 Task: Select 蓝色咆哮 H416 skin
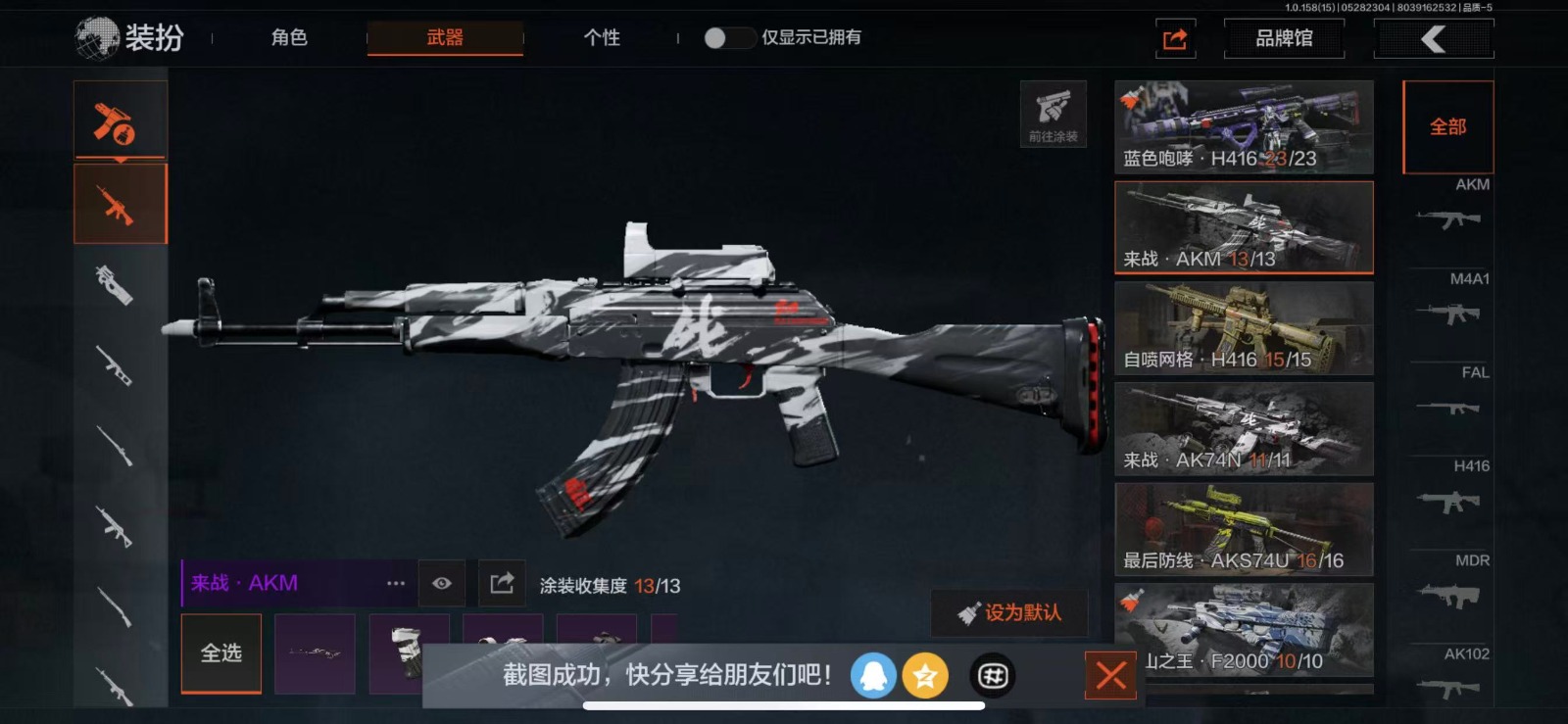1244,127
